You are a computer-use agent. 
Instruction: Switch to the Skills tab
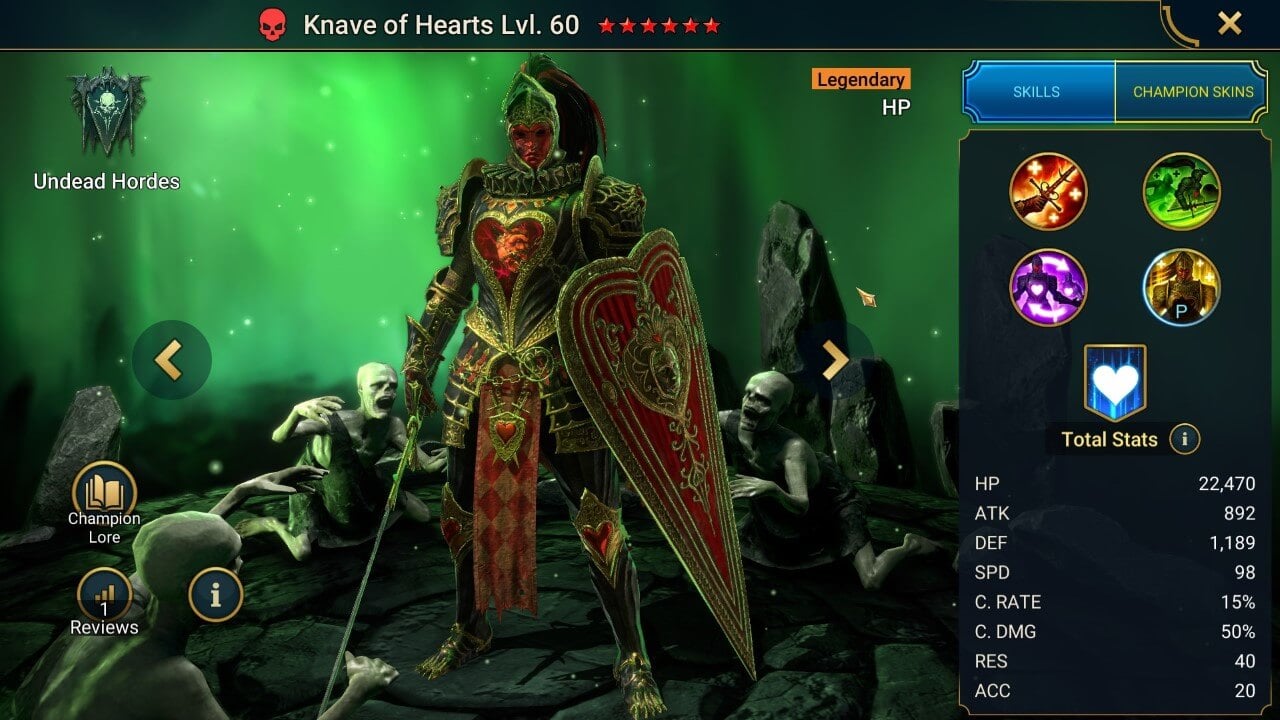1037,92
